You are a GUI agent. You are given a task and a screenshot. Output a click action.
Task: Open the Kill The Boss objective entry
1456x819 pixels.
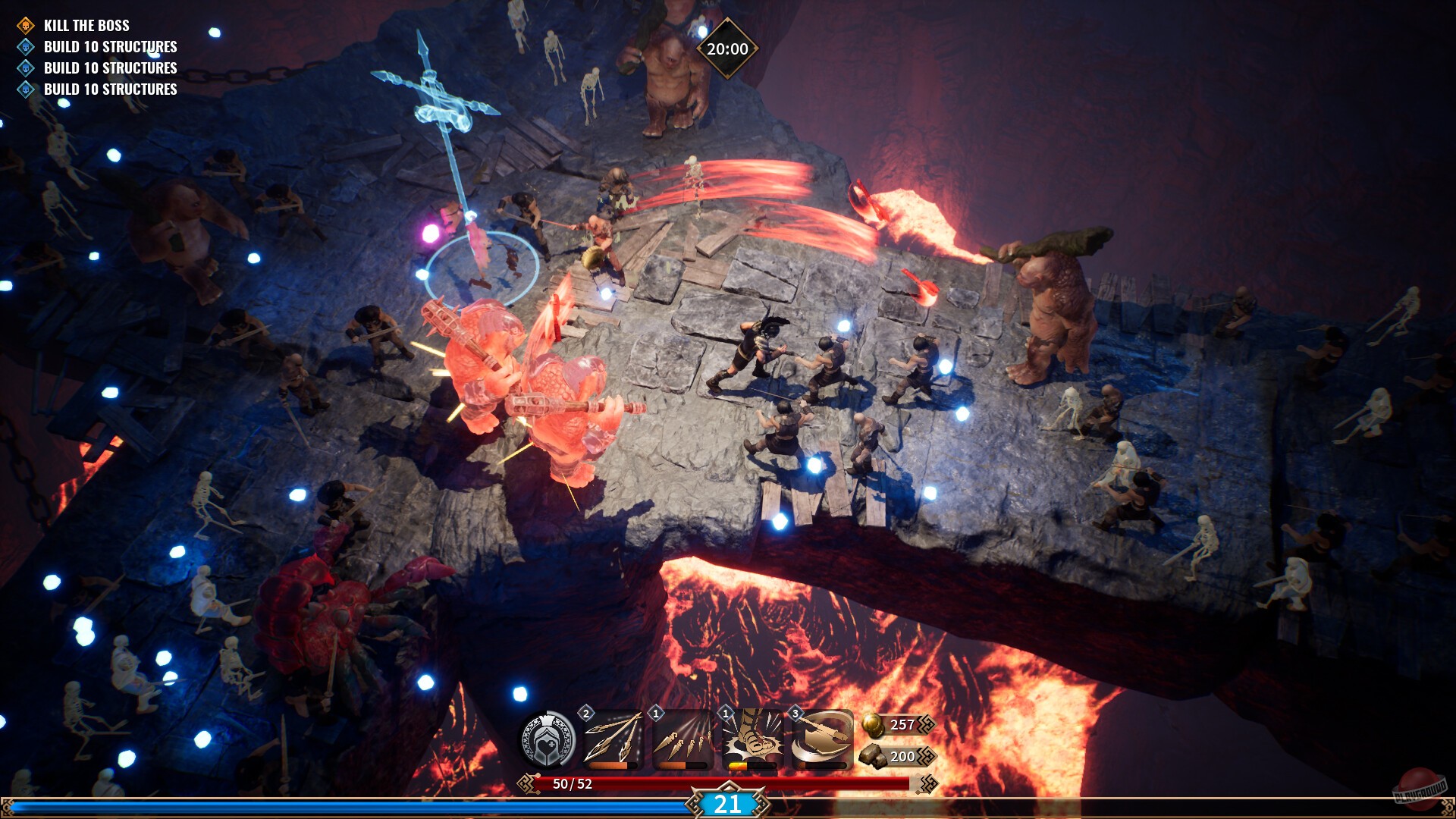pos(87,25)
